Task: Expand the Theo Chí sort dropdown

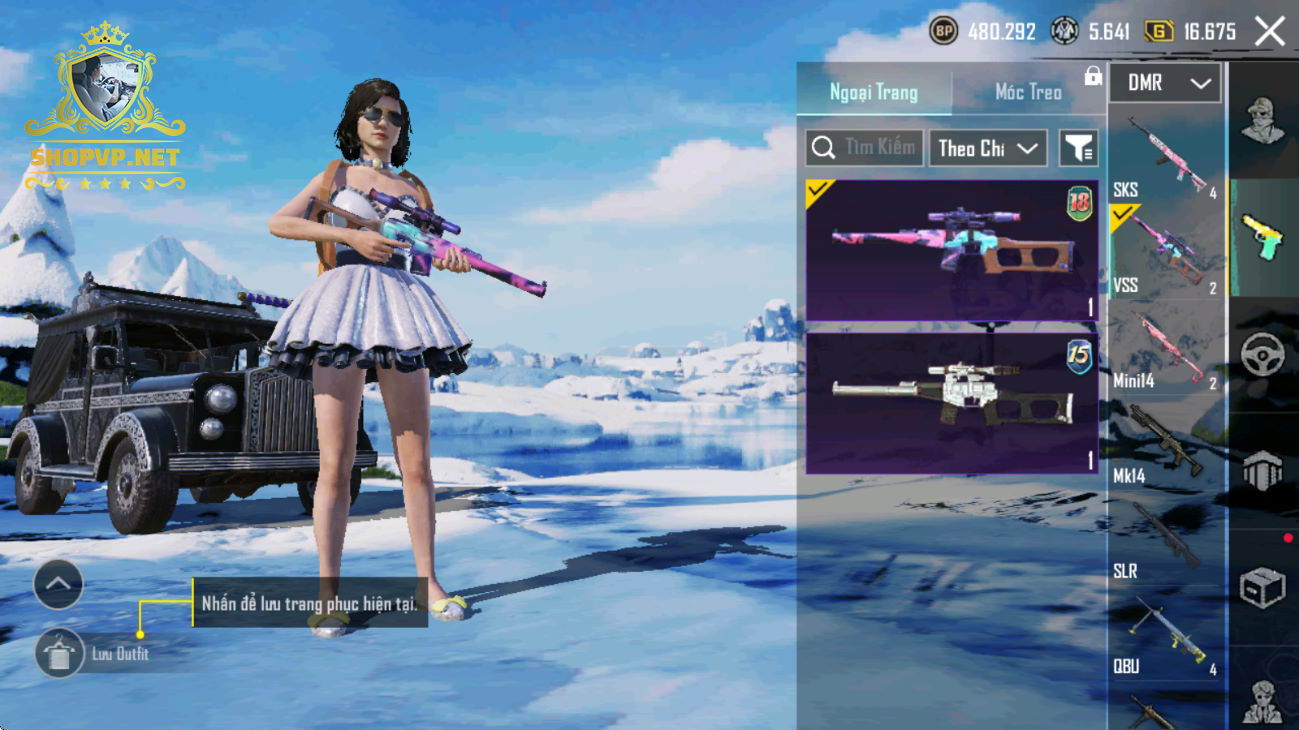Action: click(x=987, y=148)
